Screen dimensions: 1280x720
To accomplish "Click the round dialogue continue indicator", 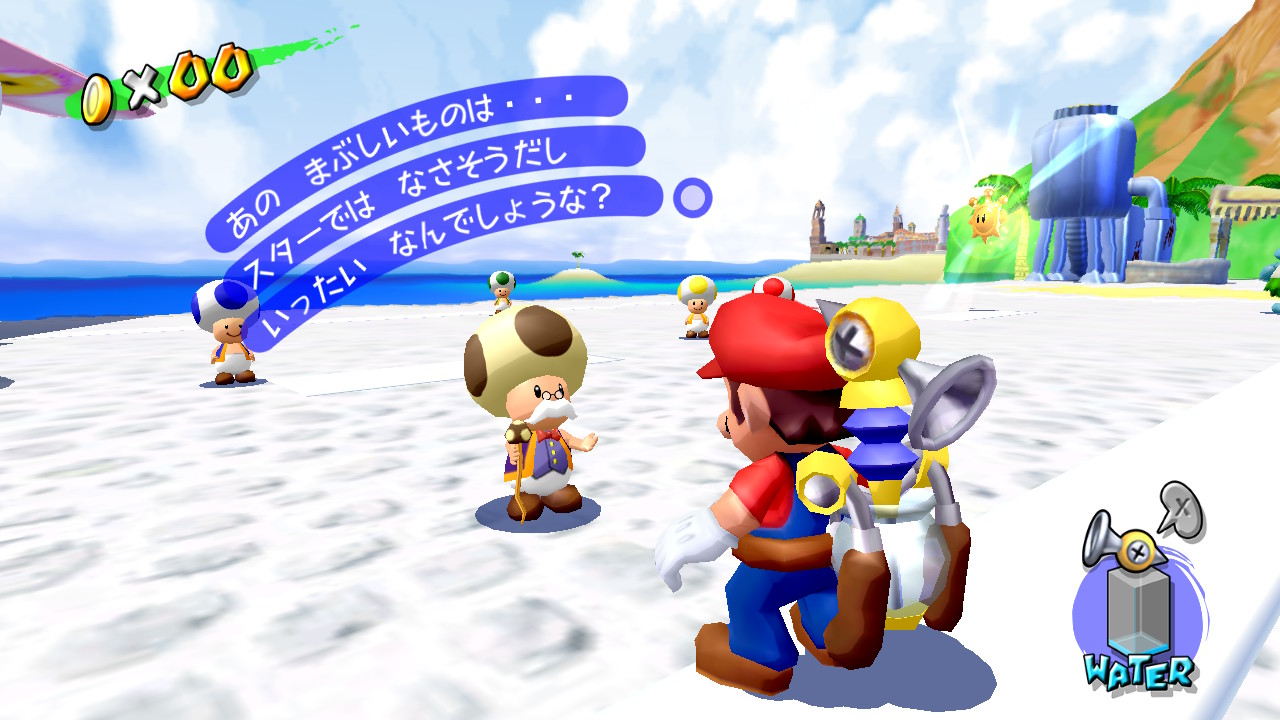I will 692,198.
